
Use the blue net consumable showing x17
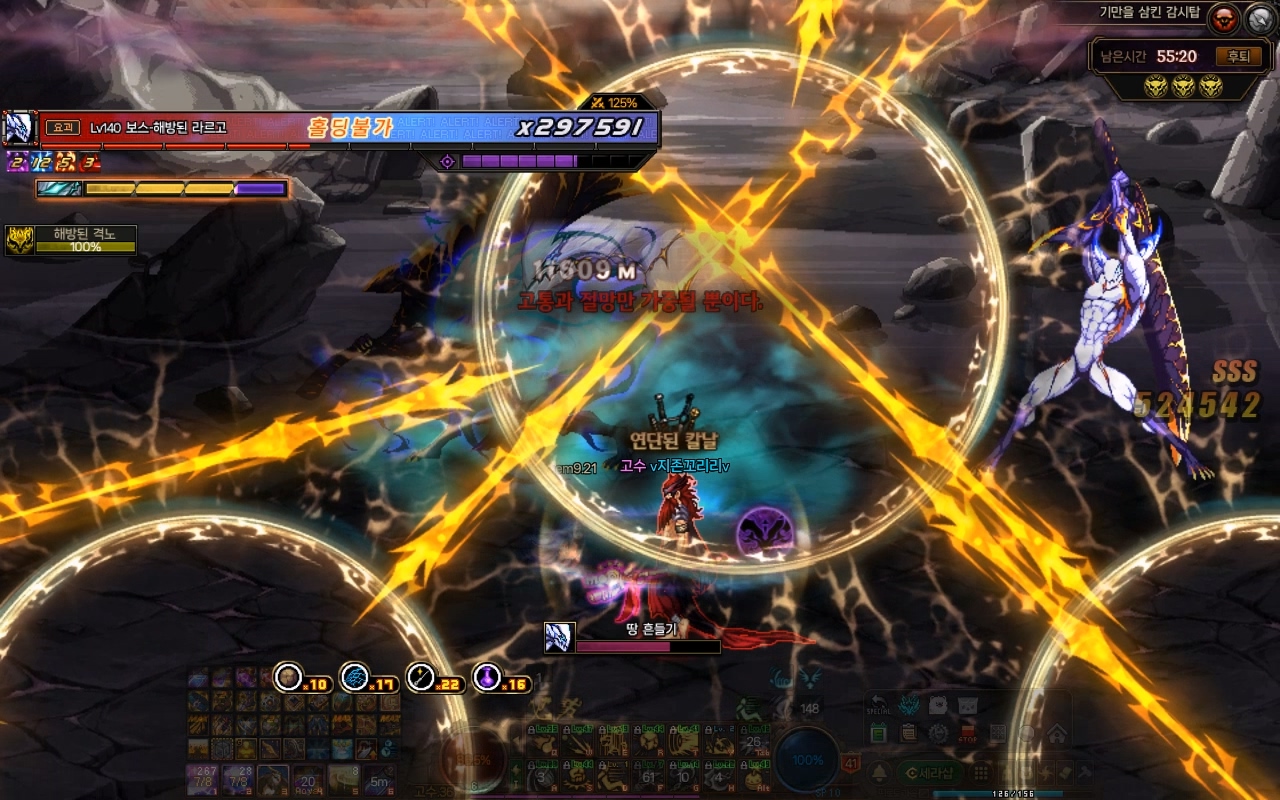(355, 677)
